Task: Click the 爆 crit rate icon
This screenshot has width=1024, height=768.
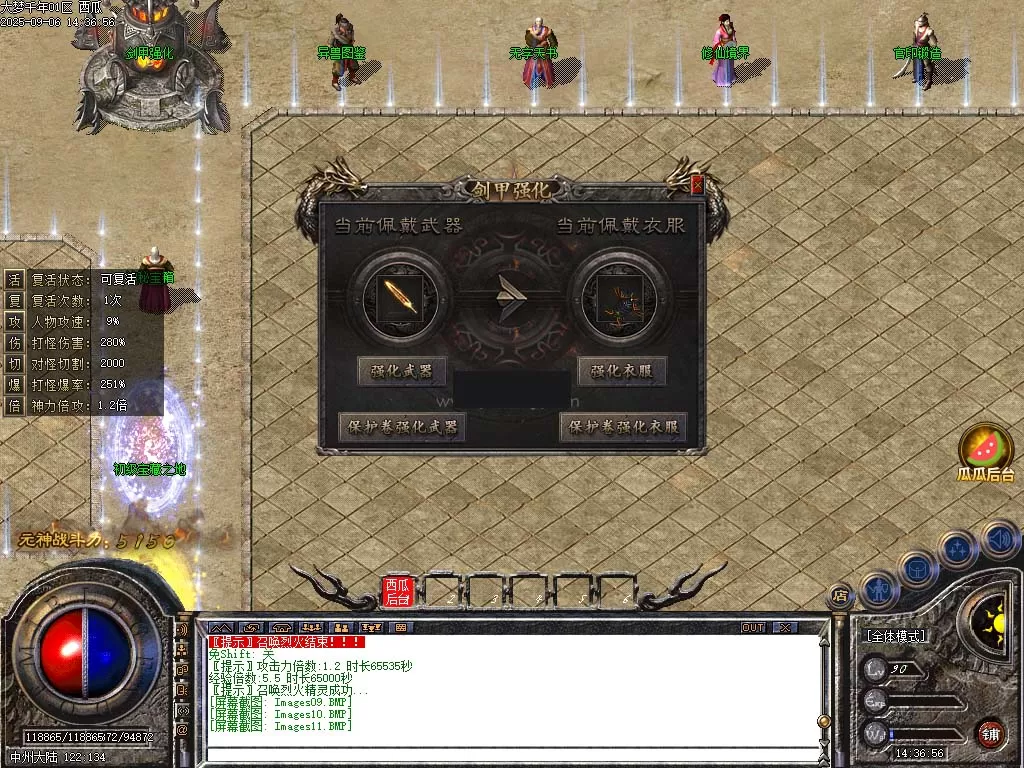Action: 14,384
